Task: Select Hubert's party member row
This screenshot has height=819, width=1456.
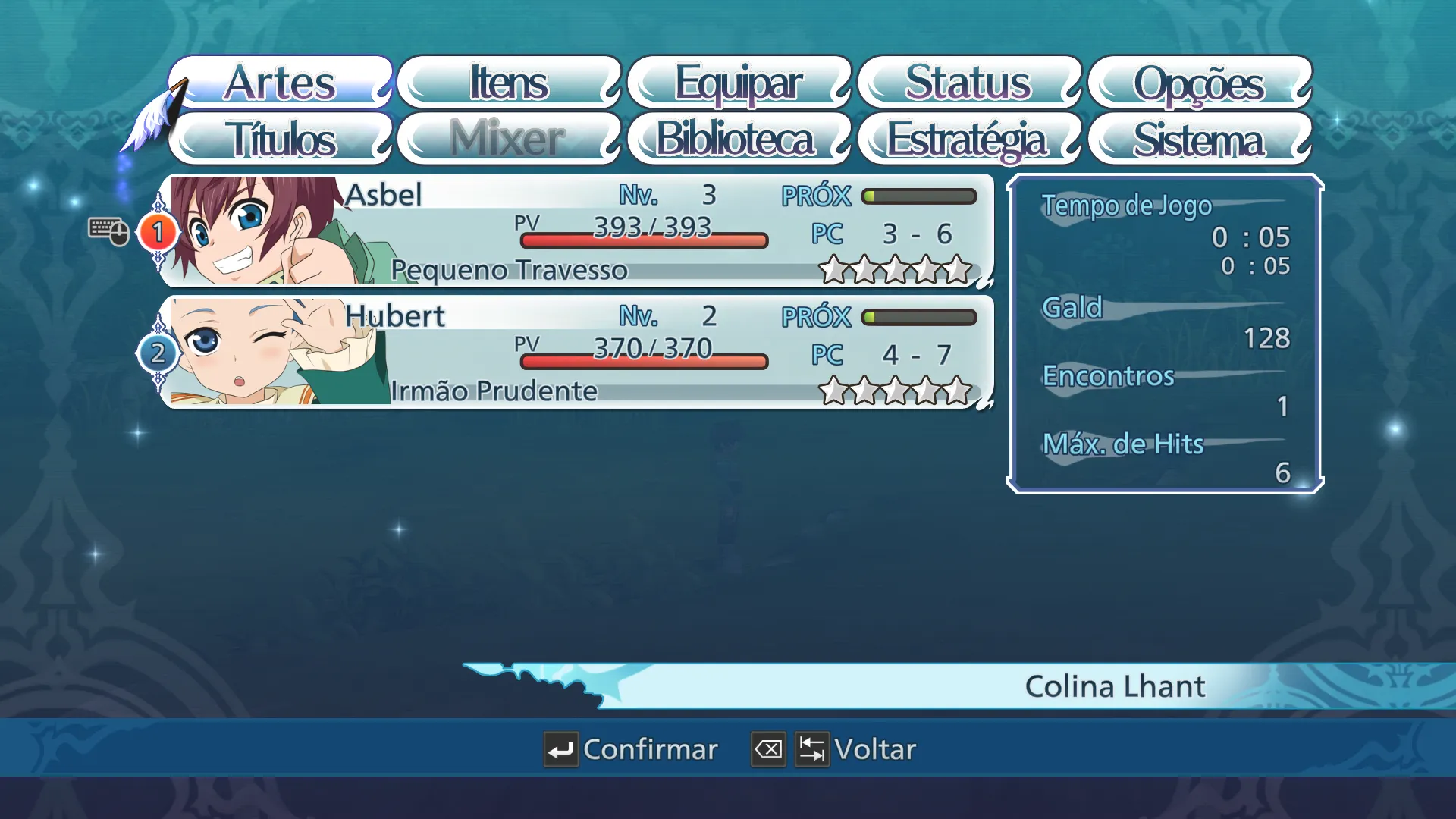Action: tap(576, 353)
